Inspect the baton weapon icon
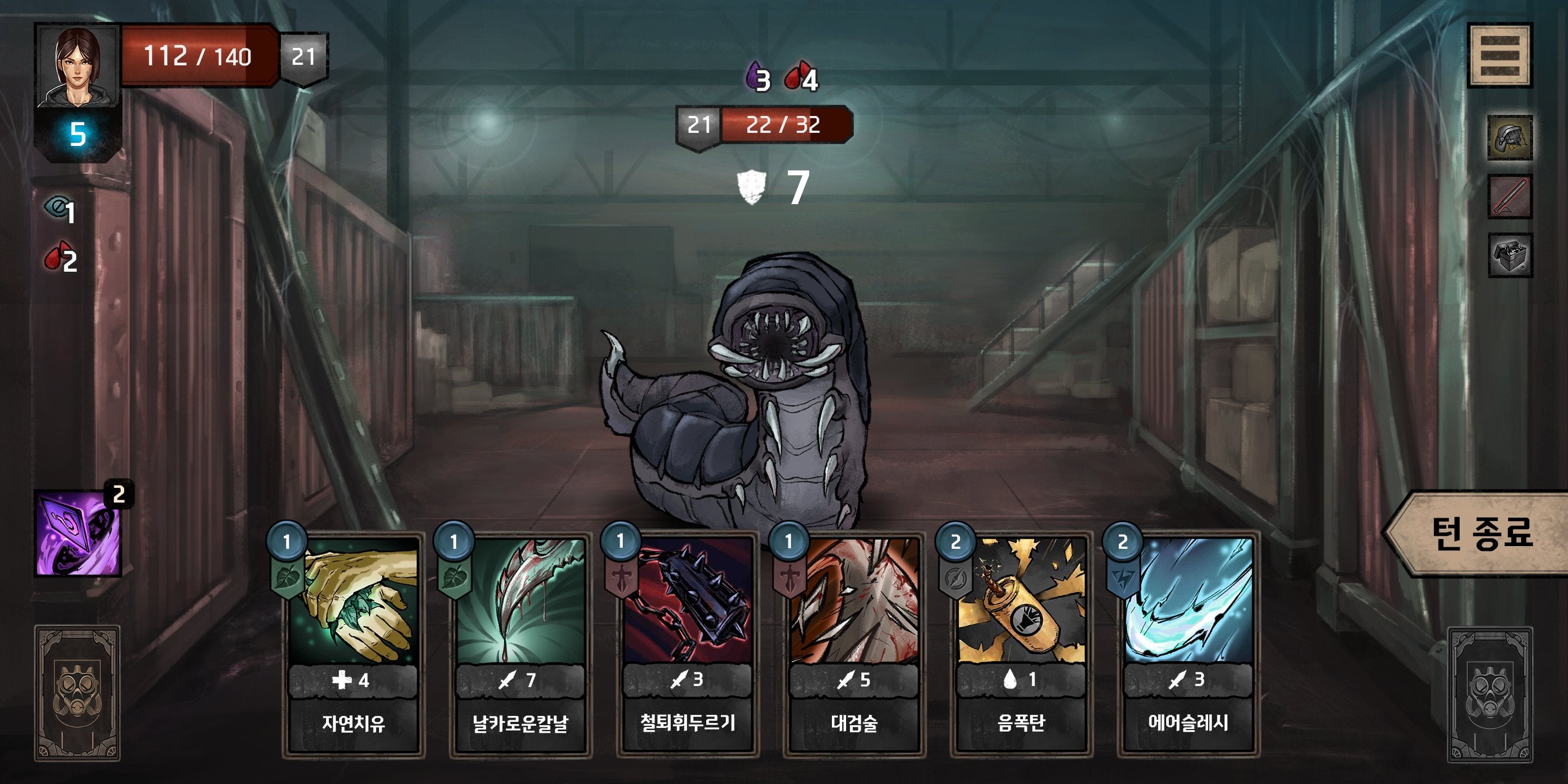The height and width of the screenshot is (784, 1568). [1510, 196]
